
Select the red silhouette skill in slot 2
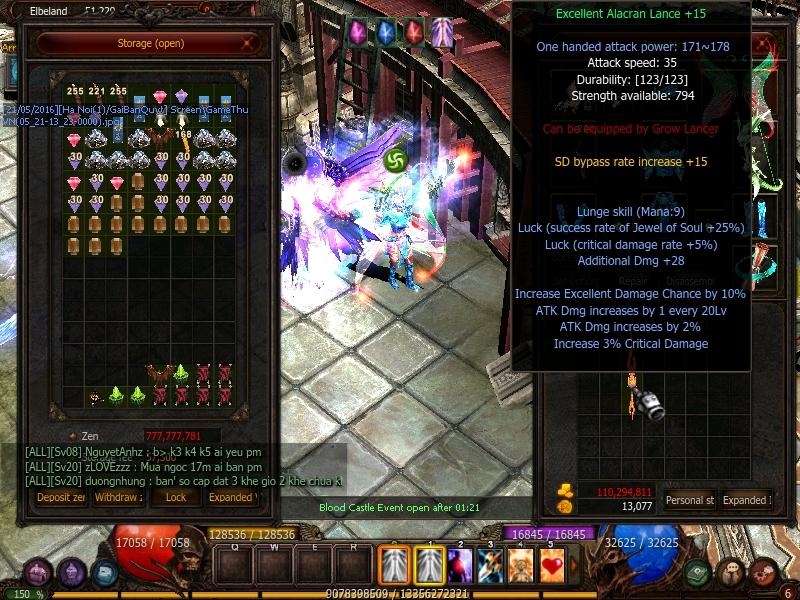point(461,567)
